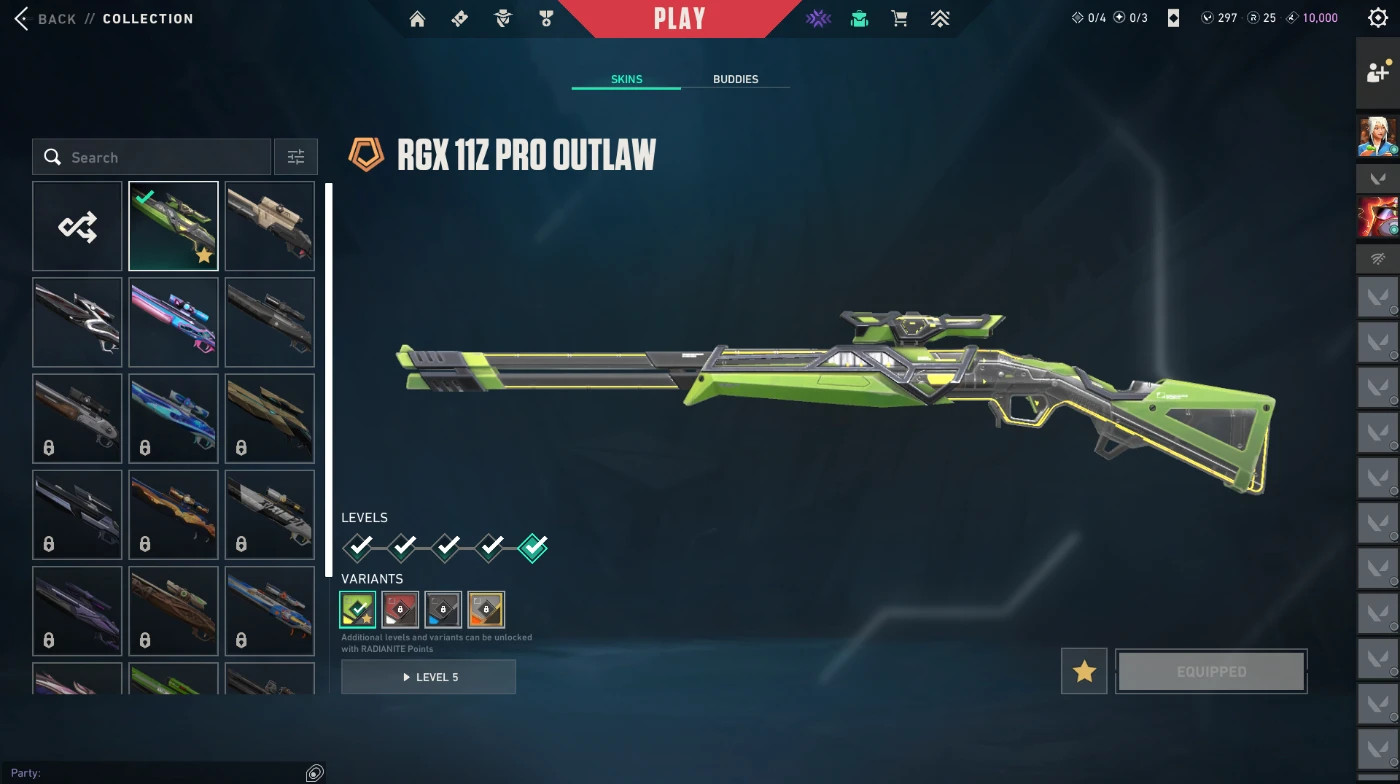Open the home icon in top navigation
Image resolution: width=1400 pixels, height=784 pixels.
[x=417, y=19]
